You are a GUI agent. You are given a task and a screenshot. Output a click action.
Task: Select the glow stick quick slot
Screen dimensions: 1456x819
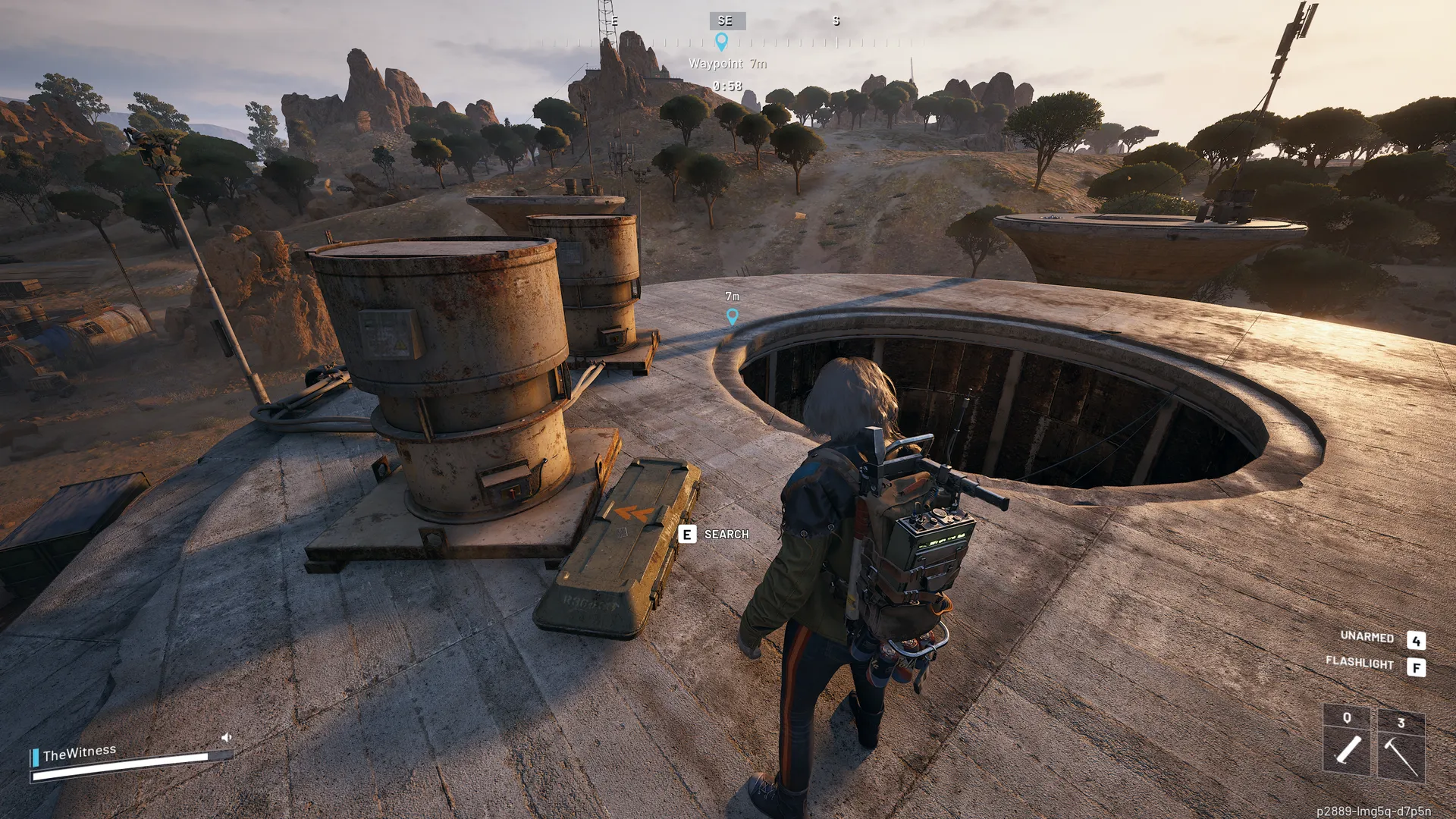click(1347, 740)
